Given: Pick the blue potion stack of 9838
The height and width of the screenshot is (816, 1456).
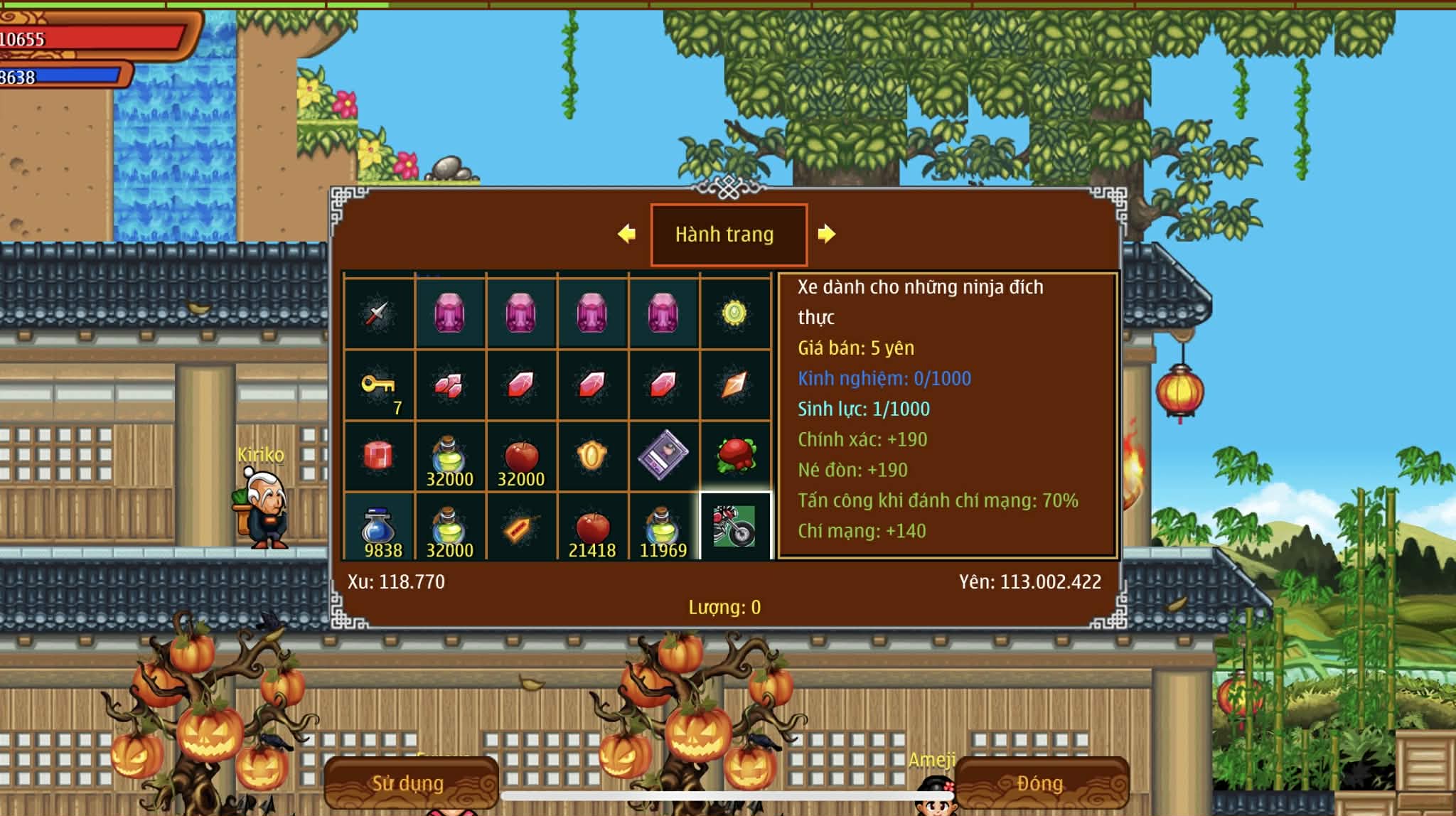Looking at the screenshot, I should click(379, 527).
